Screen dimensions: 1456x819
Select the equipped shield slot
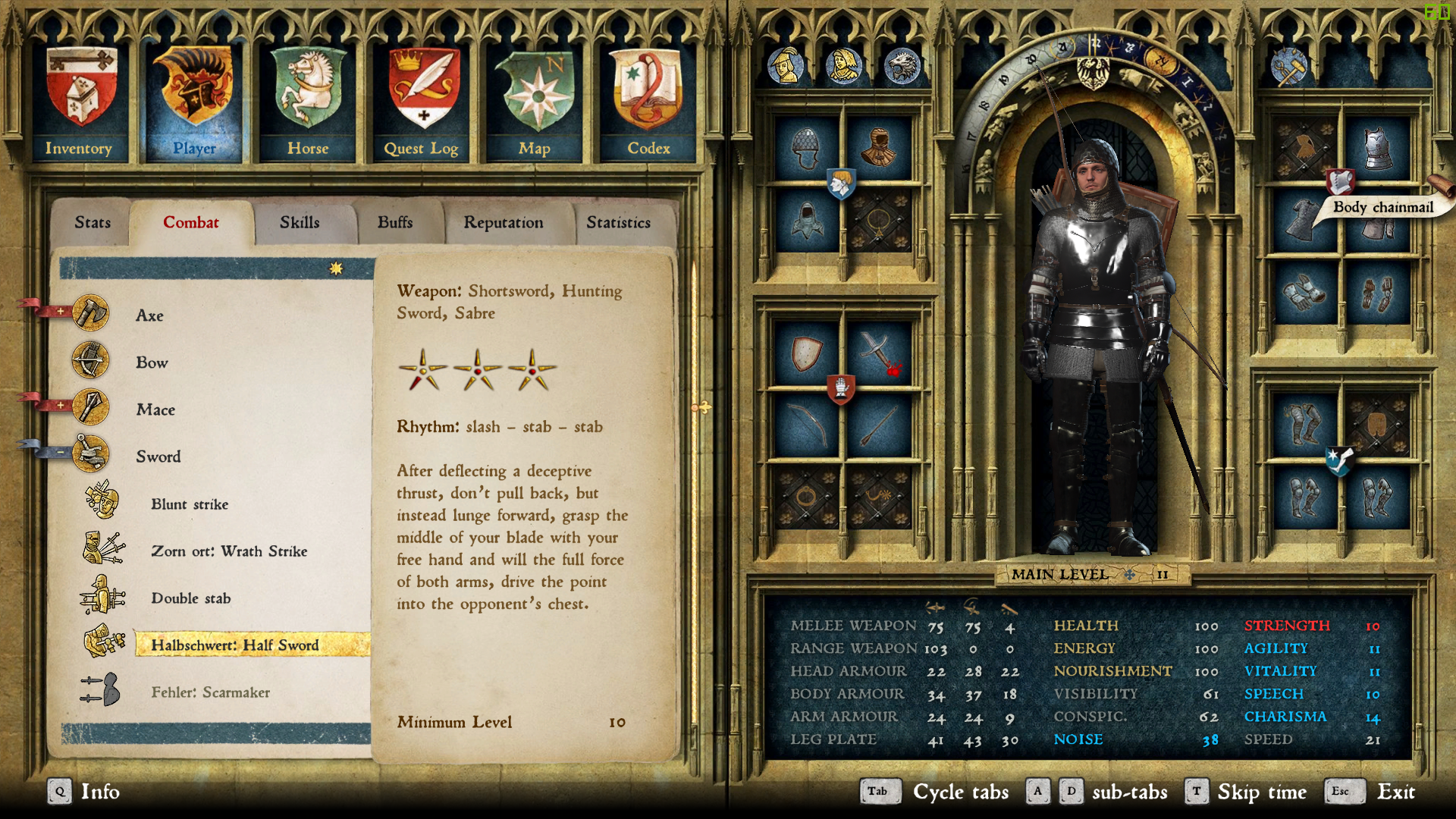(806, 354)
